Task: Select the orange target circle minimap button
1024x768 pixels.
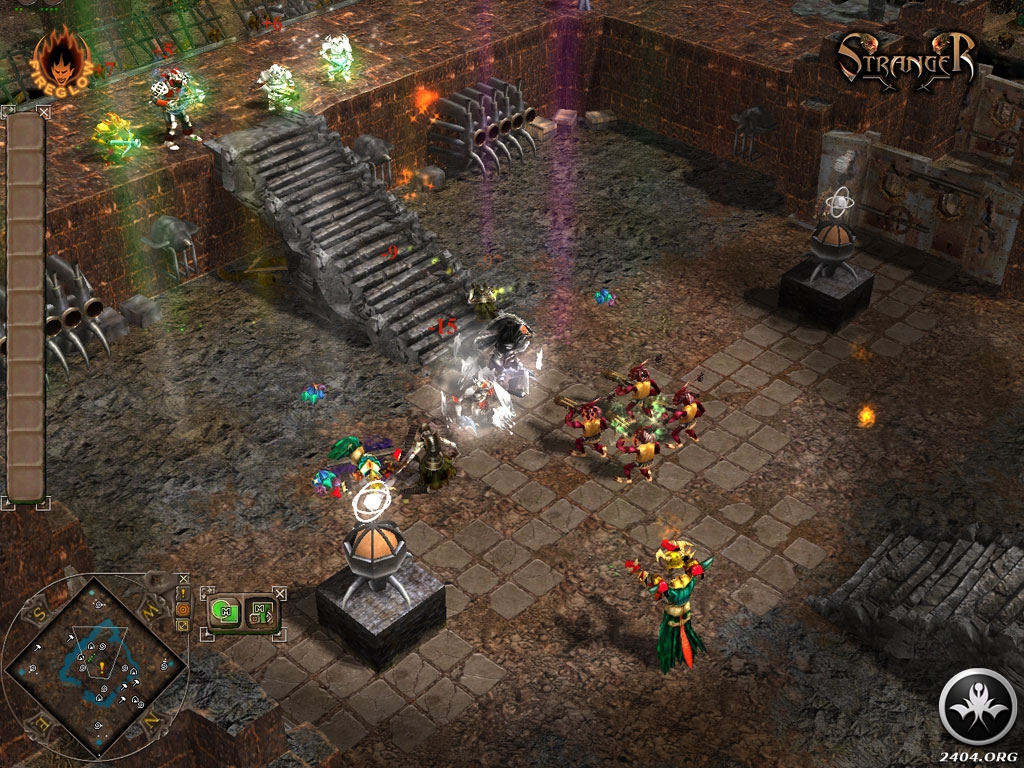Action: point(183,609)
